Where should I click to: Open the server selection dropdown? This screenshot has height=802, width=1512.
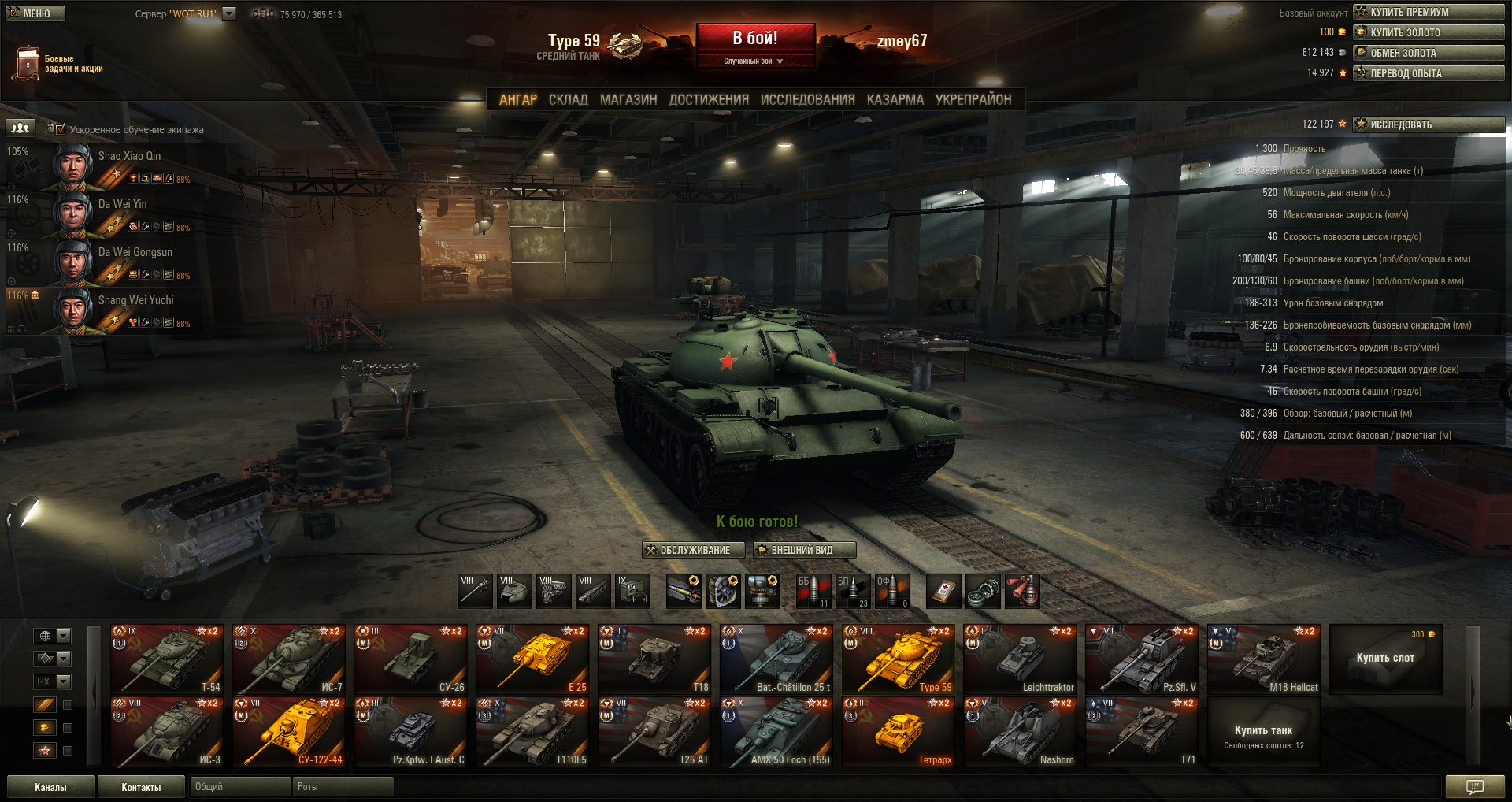point(229,13)
